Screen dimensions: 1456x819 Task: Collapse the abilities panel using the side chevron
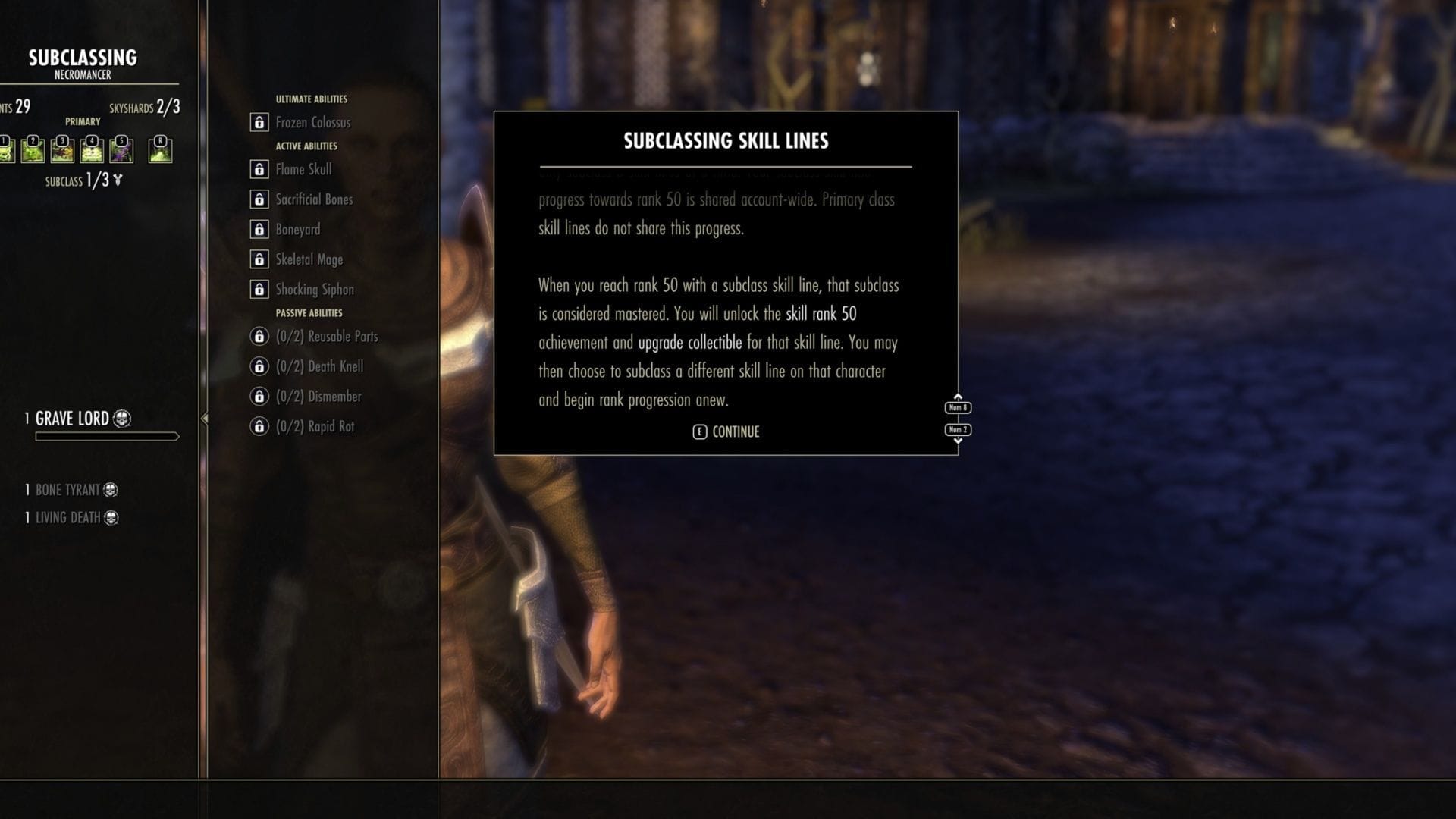(203, 416)
